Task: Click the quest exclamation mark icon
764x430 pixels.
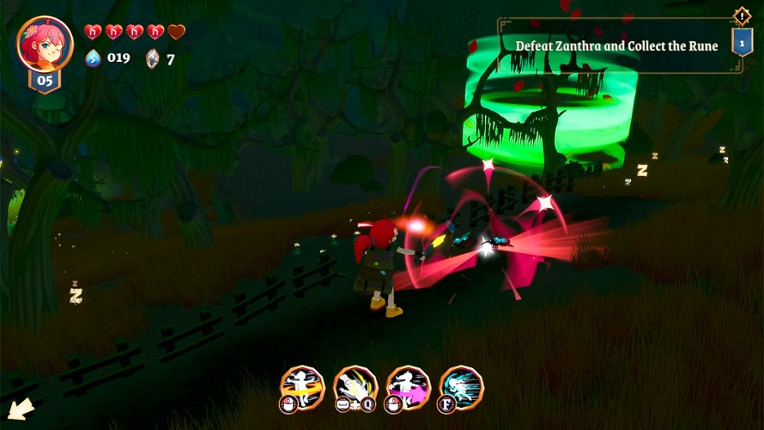Action: (x=741, y=15)
